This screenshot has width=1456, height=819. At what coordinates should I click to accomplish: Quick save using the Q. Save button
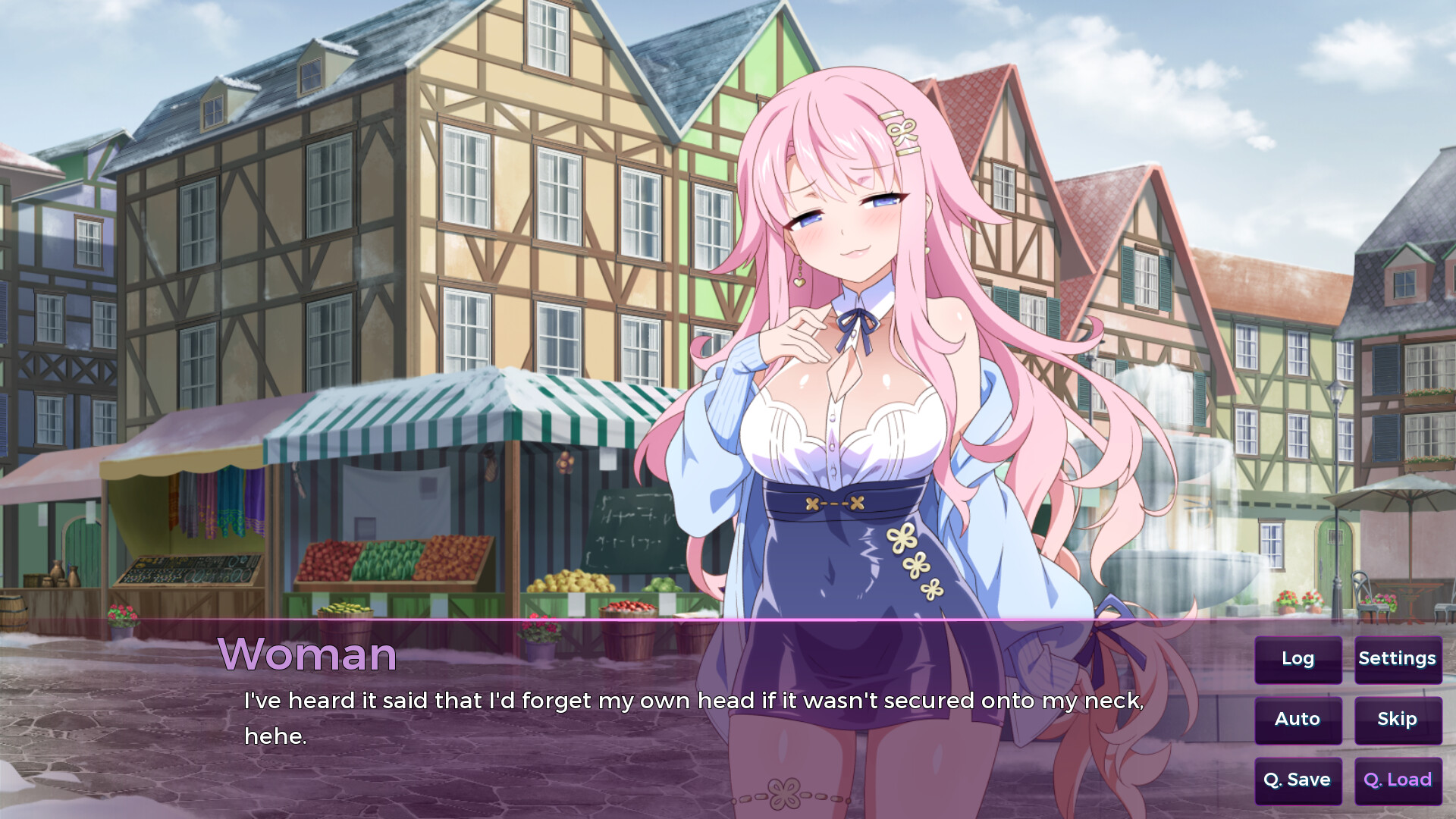point(1298,779)
